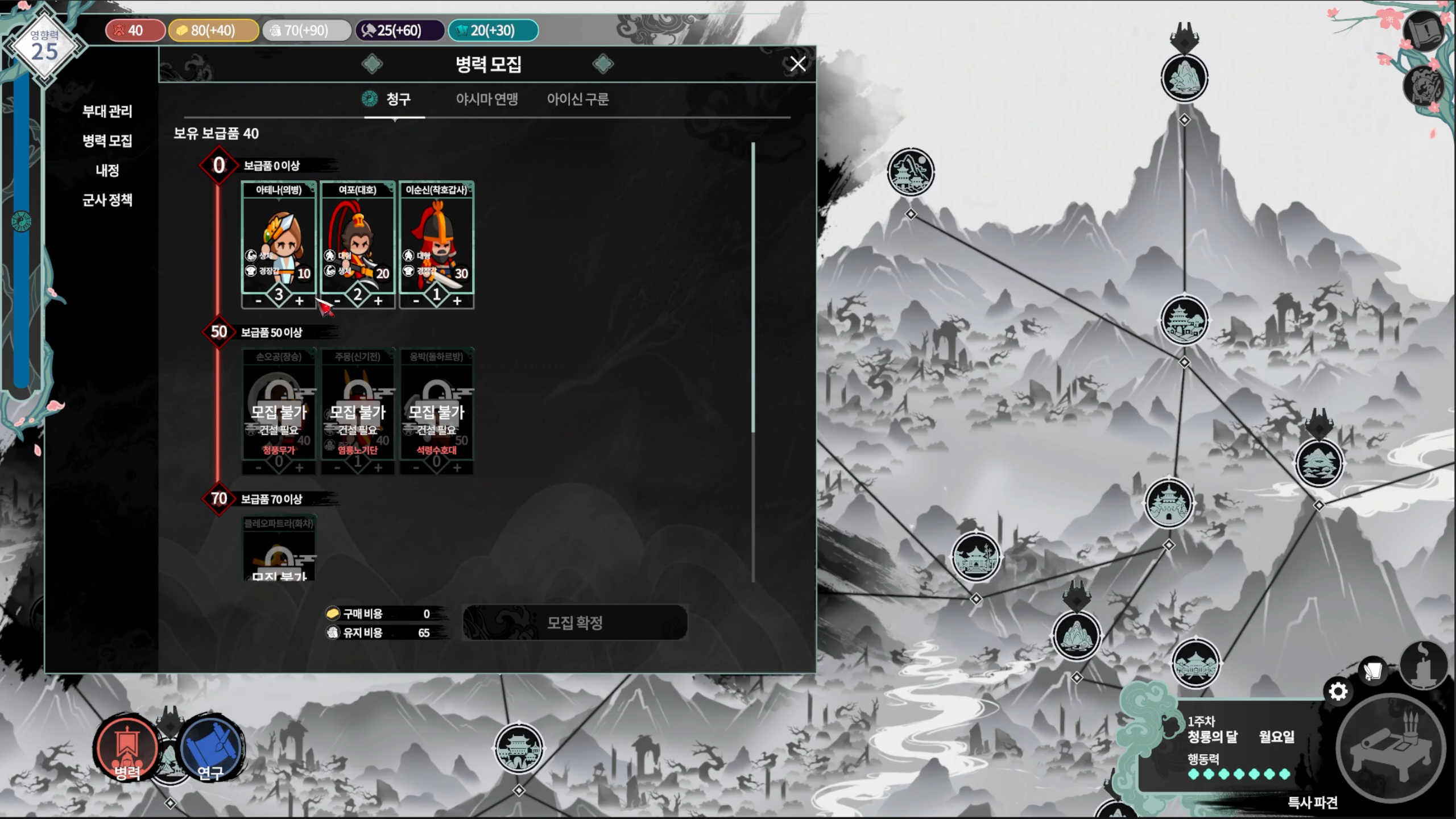Open 군사 정책 in the side menu

point(107,200)
